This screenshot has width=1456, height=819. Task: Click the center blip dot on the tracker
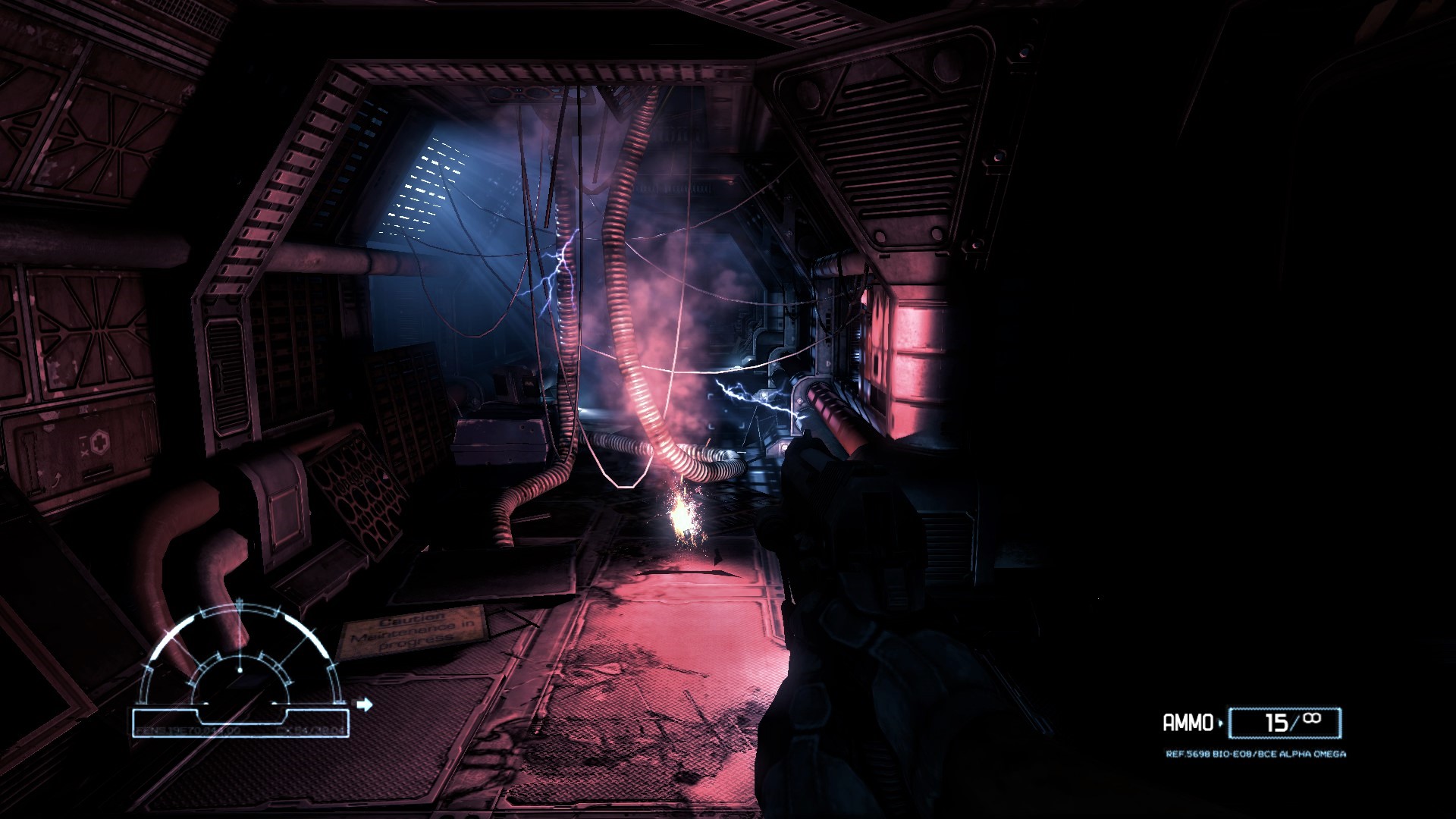click(x=240, y=670)
